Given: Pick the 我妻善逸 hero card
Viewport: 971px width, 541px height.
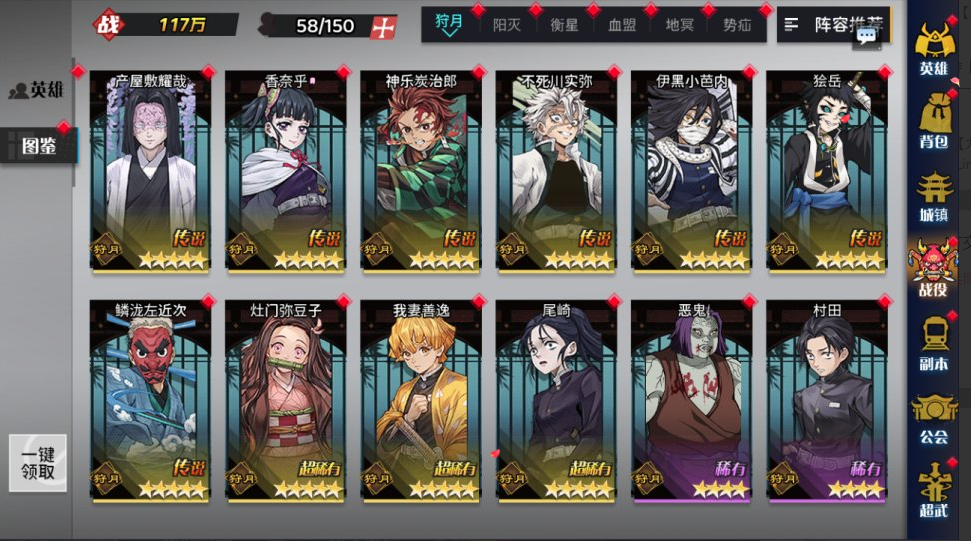Looking at the screenshot, I should [420, 400].
